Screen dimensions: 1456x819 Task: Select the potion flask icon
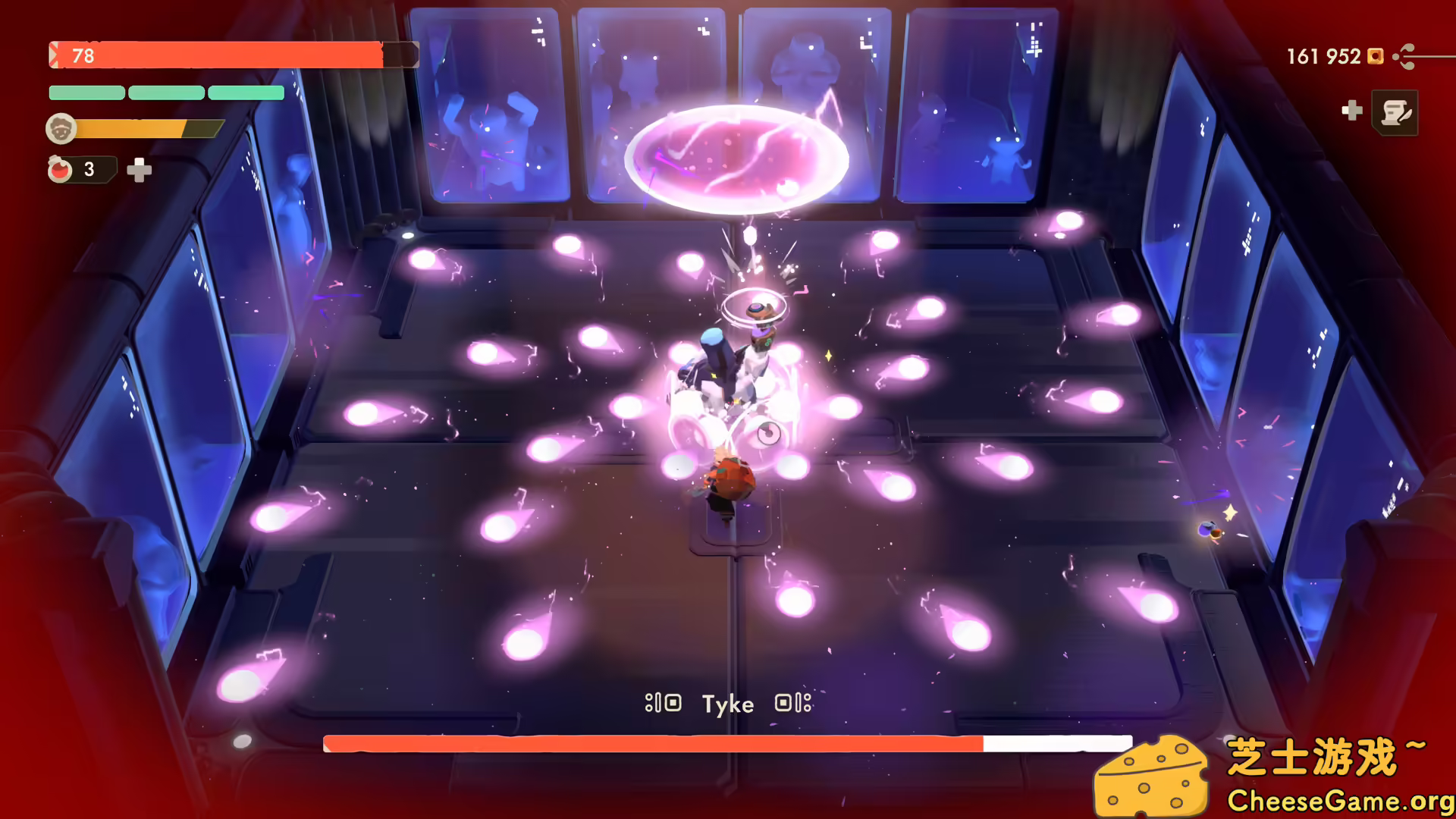tap(62, 168)
